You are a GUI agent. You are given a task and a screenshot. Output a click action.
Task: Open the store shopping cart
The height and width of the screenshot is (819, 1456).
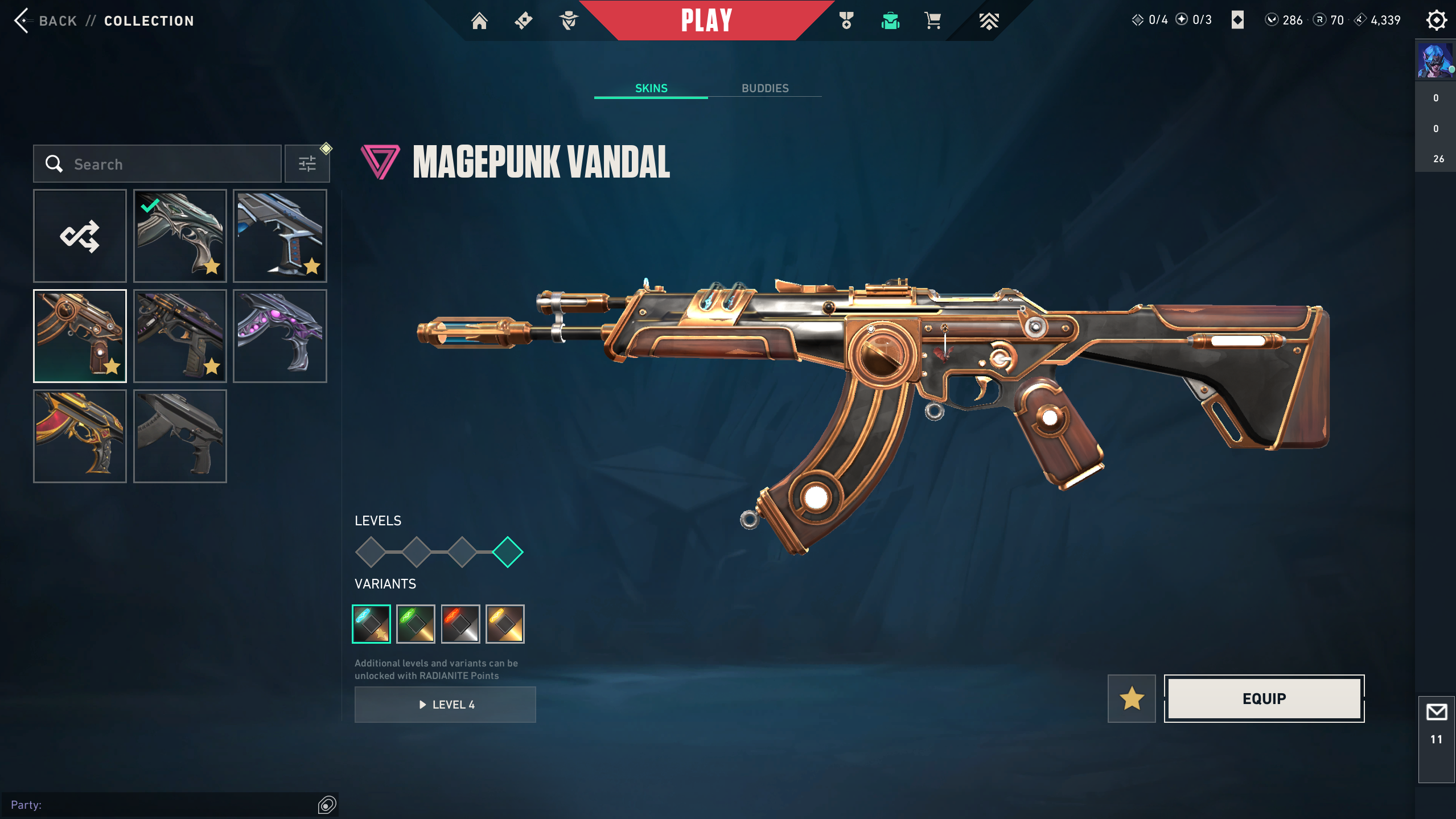pyautogui.click(x=932, y=21)
